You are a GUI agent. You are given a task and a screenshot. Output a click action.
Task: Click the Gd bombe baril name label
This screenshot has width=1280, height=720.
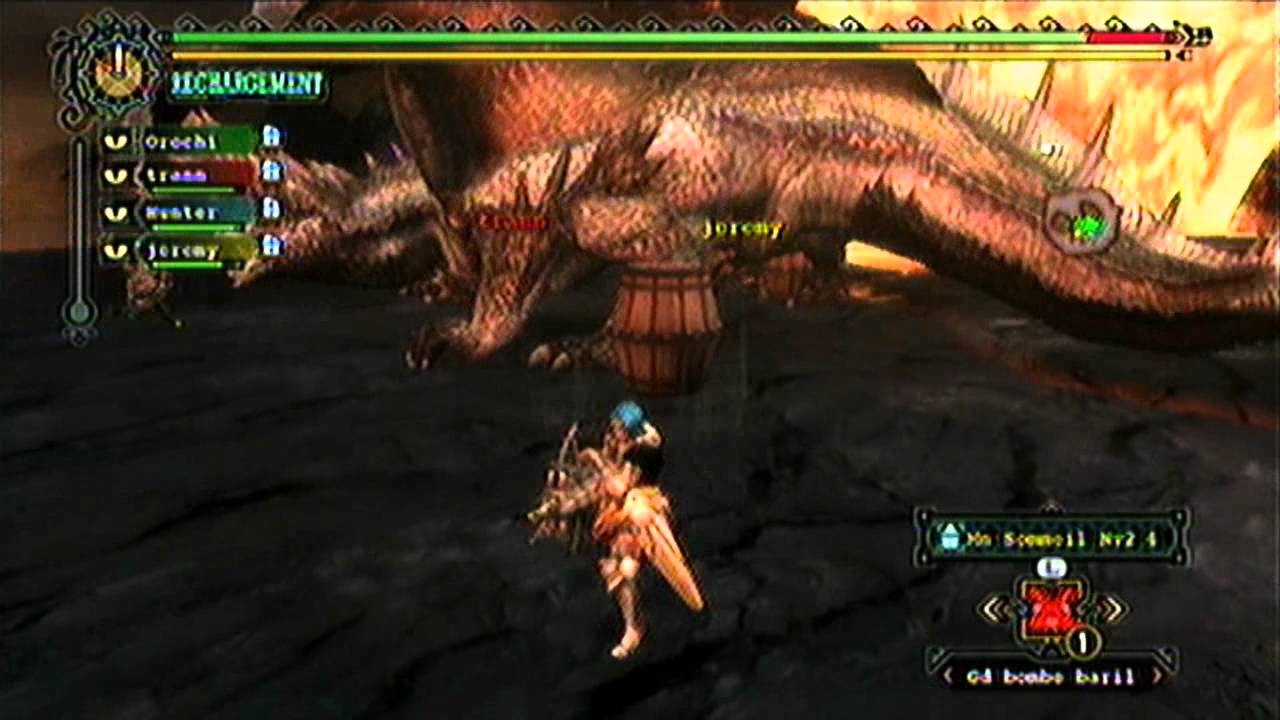tap(1051, 677)
